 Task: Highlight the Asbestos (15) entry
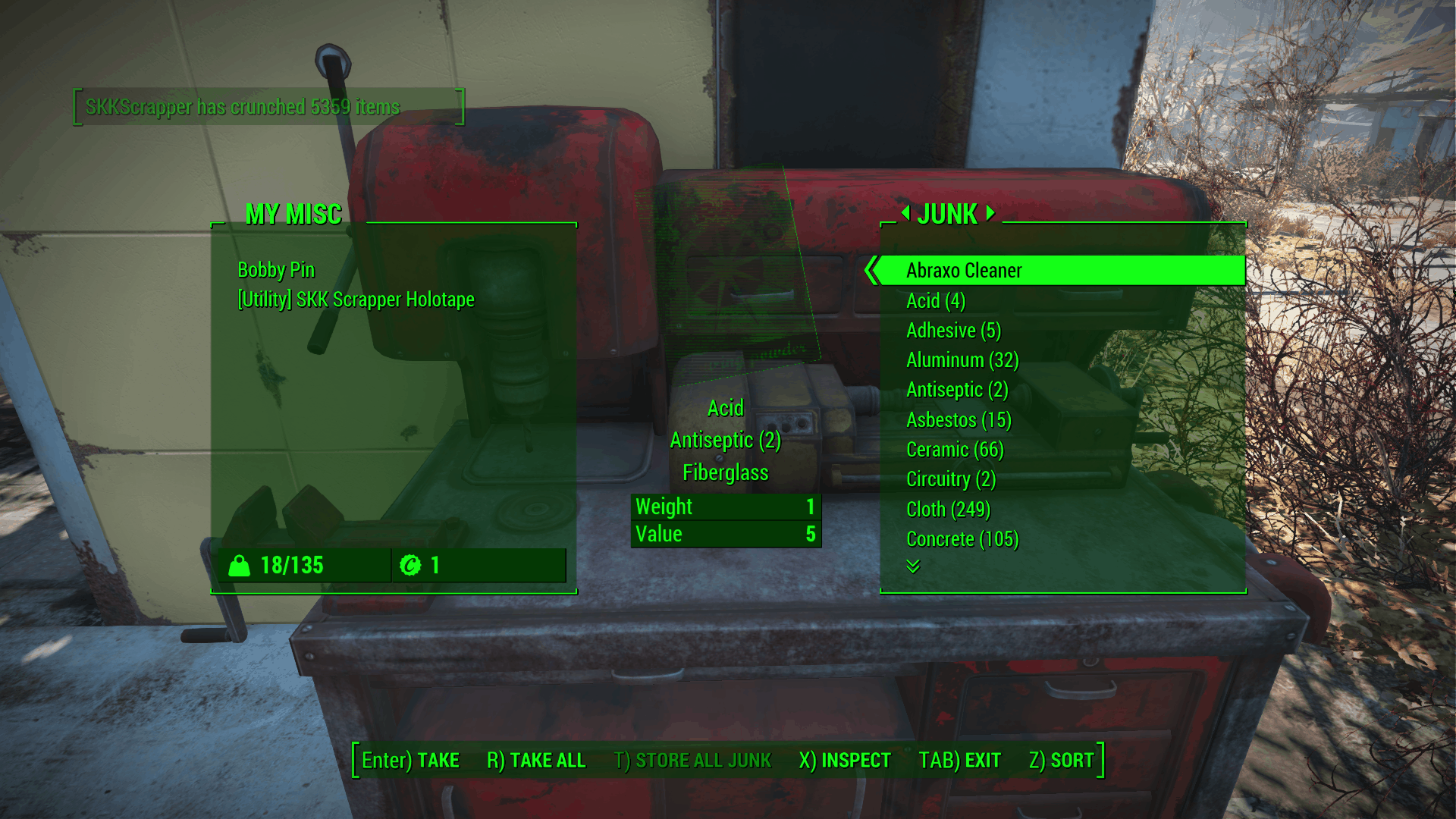pos(959,420)
